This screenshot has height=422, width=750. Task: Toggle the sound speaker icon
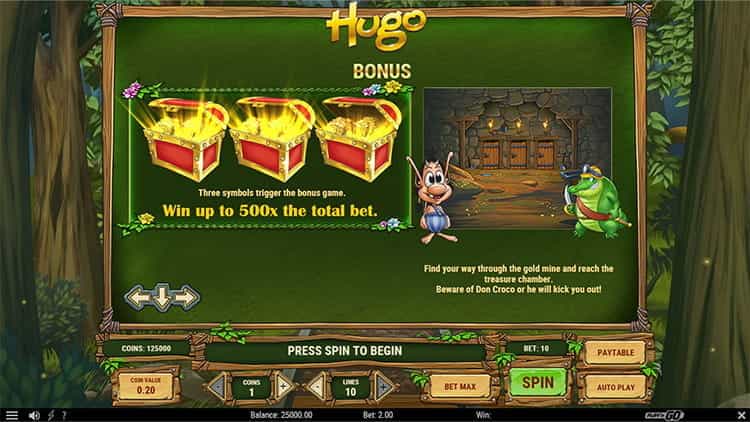pyautogui.click(x=34, y=415)
